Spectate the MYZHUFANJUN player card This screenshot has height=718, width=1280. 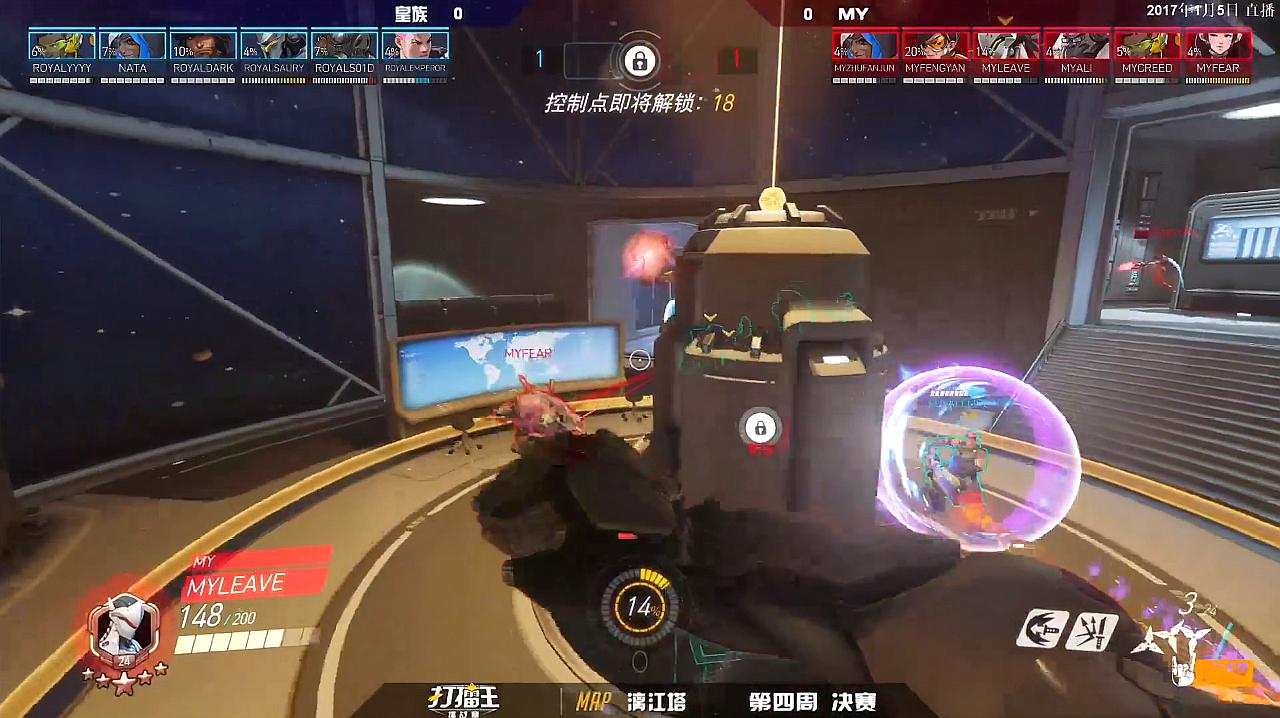tap(865, 46)
